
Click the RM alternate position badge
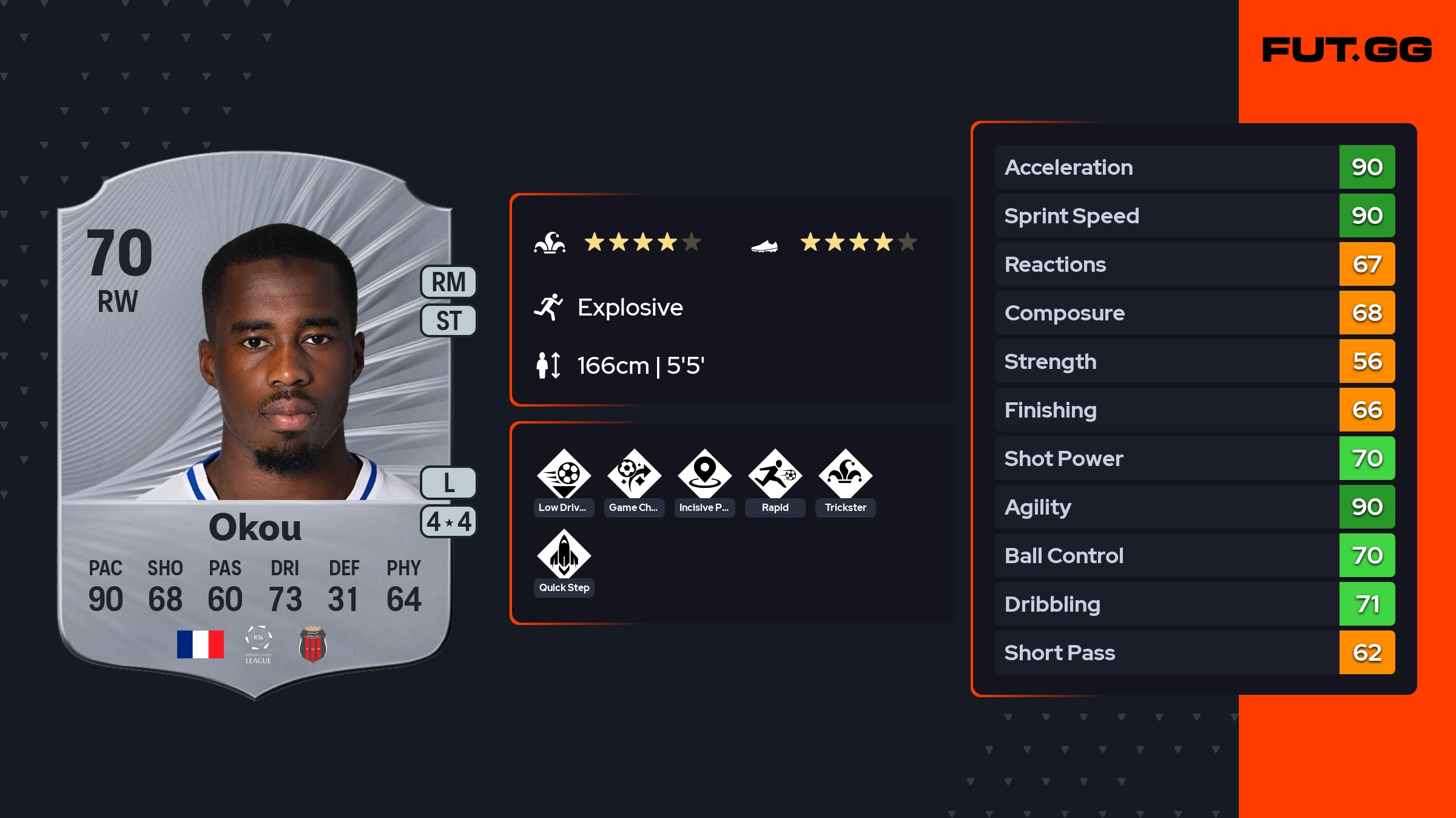[448, 282]
